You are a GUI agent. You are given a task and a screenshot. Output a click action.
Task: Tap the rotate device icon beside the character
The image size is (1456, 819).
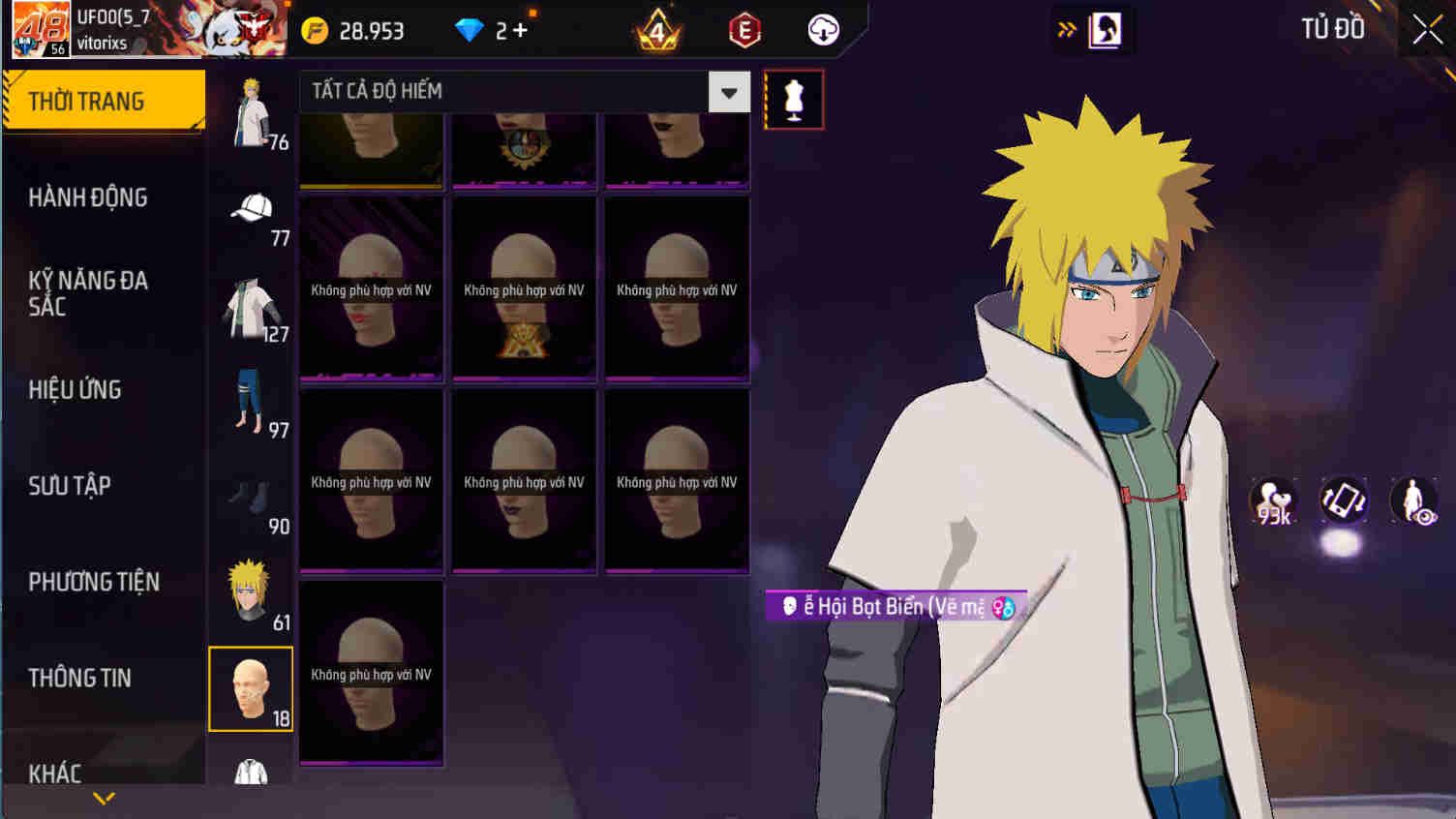1344,499
